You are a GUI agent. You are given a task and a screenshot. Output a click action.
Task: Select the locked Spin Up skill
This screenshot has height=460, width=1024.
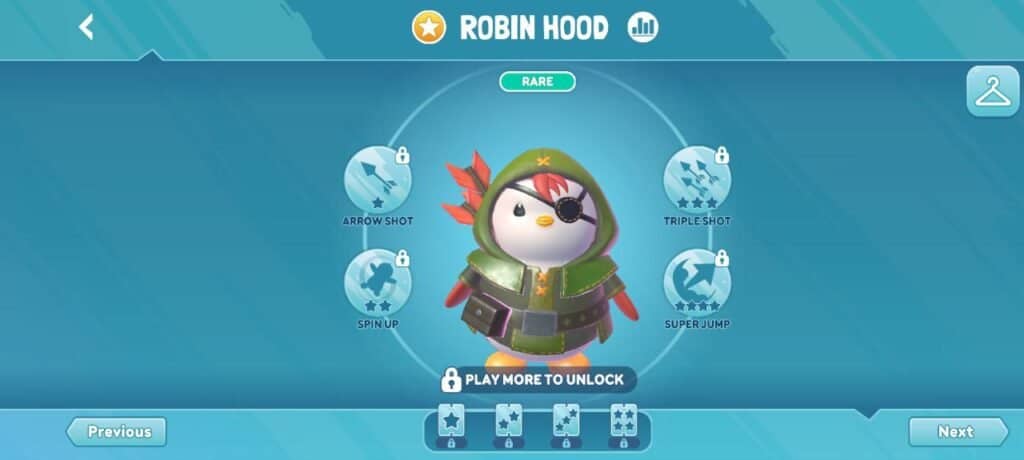377,283
